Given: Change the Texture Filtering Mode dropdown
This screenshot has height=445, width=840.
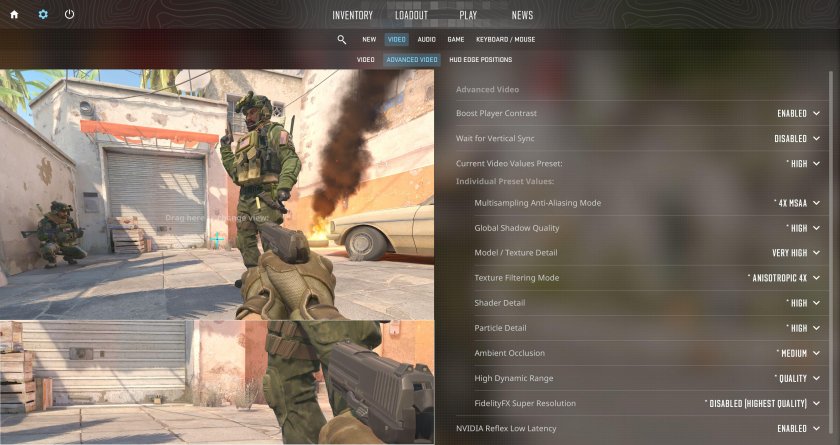Looking at the screenshot, I should click(784, 278).
